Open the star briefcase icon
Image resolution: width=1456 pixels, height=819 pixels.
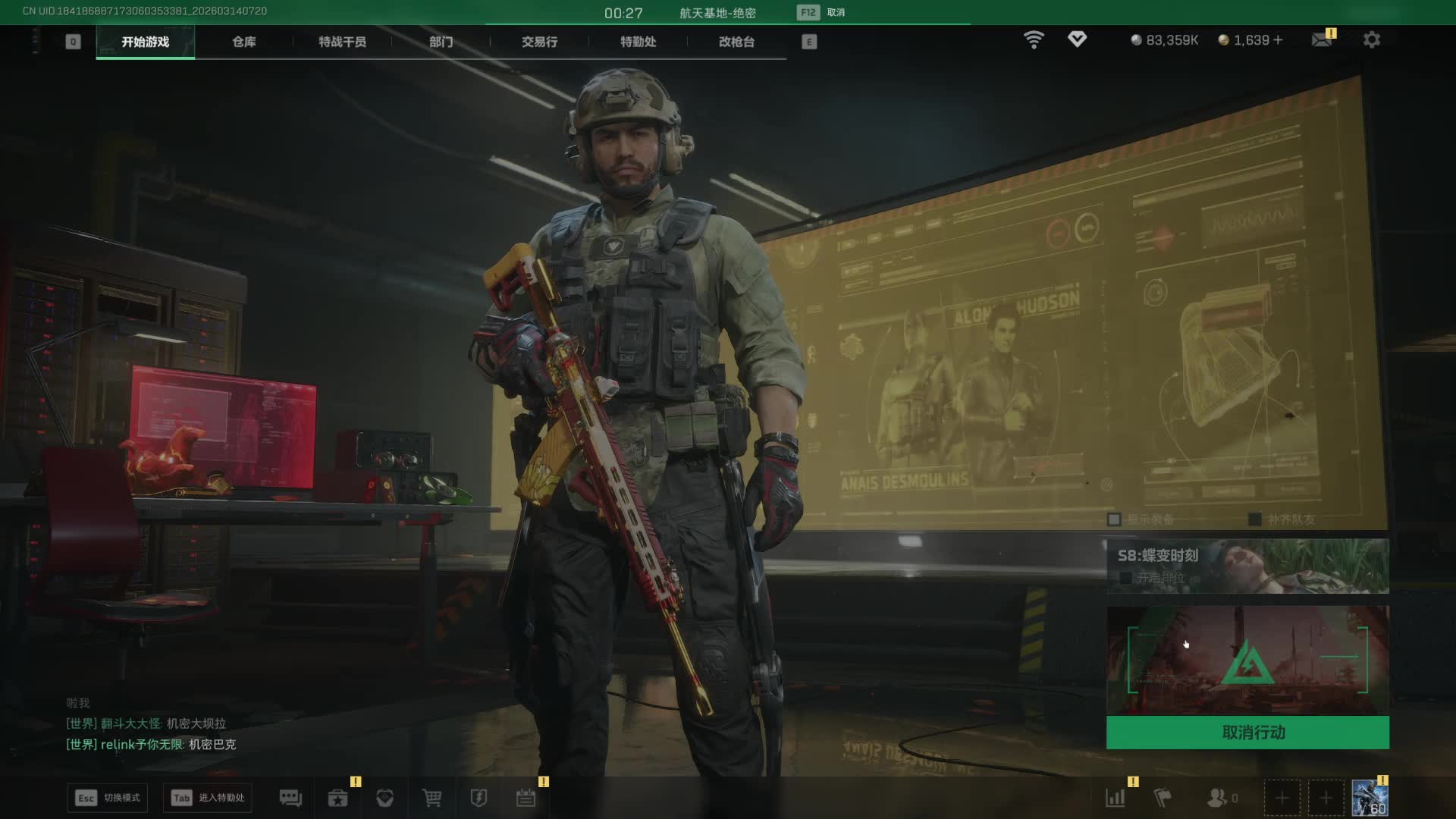click(337, 798)
